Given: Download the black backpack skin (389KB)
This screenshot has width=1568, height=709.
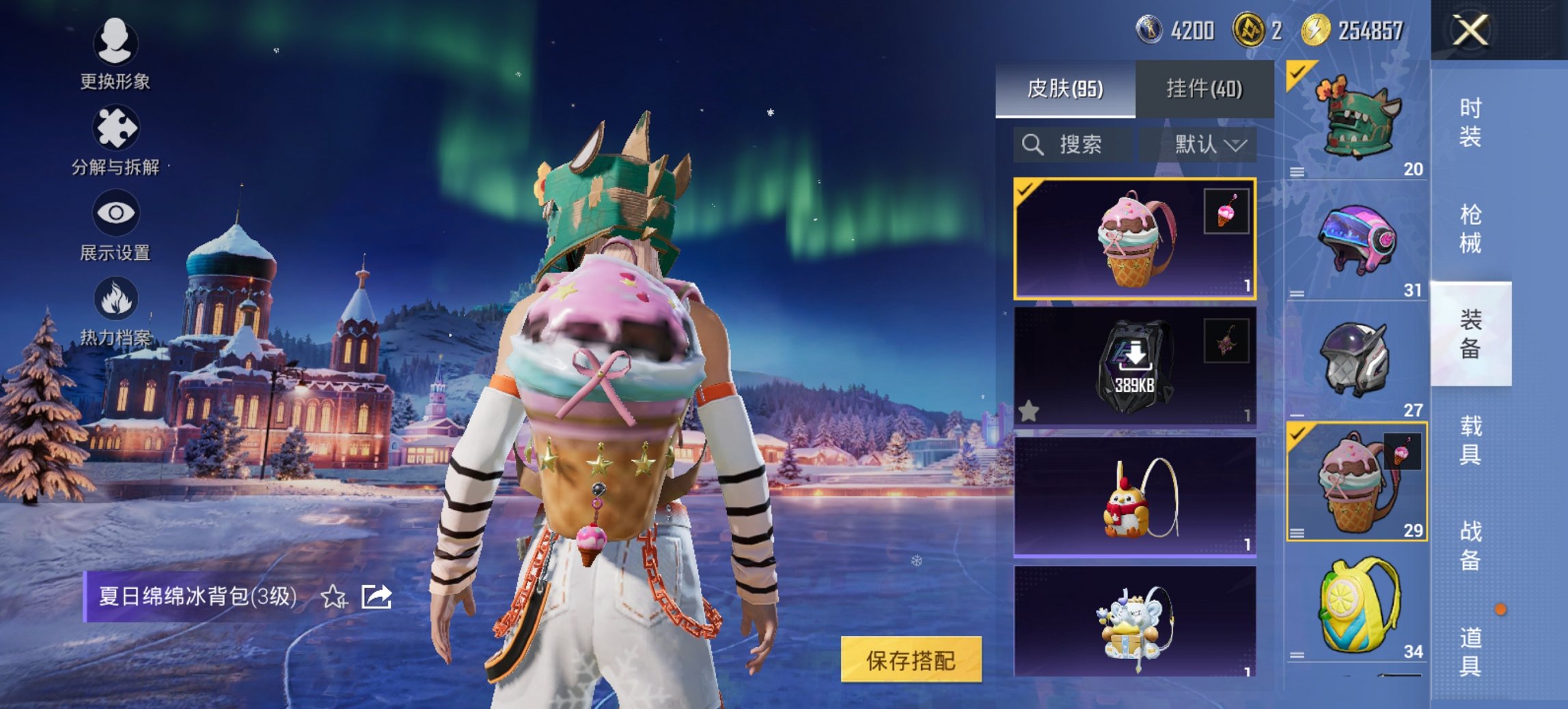Looking at the screenshot, I should coord(1134,368).
